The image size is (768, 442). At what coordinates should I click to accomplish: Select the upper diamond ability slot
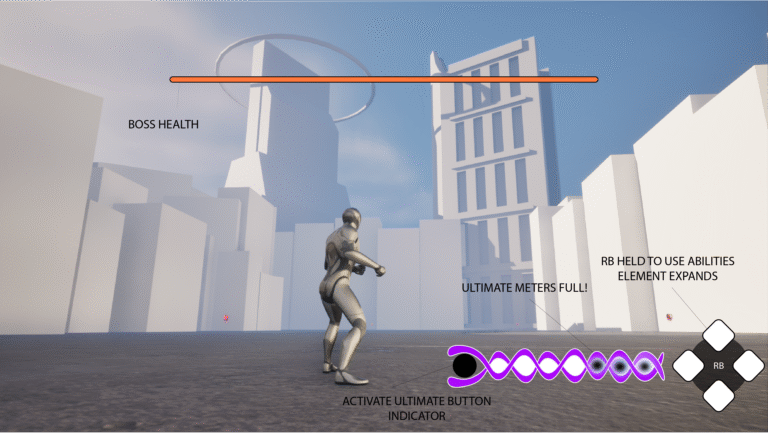coord(719,336)
